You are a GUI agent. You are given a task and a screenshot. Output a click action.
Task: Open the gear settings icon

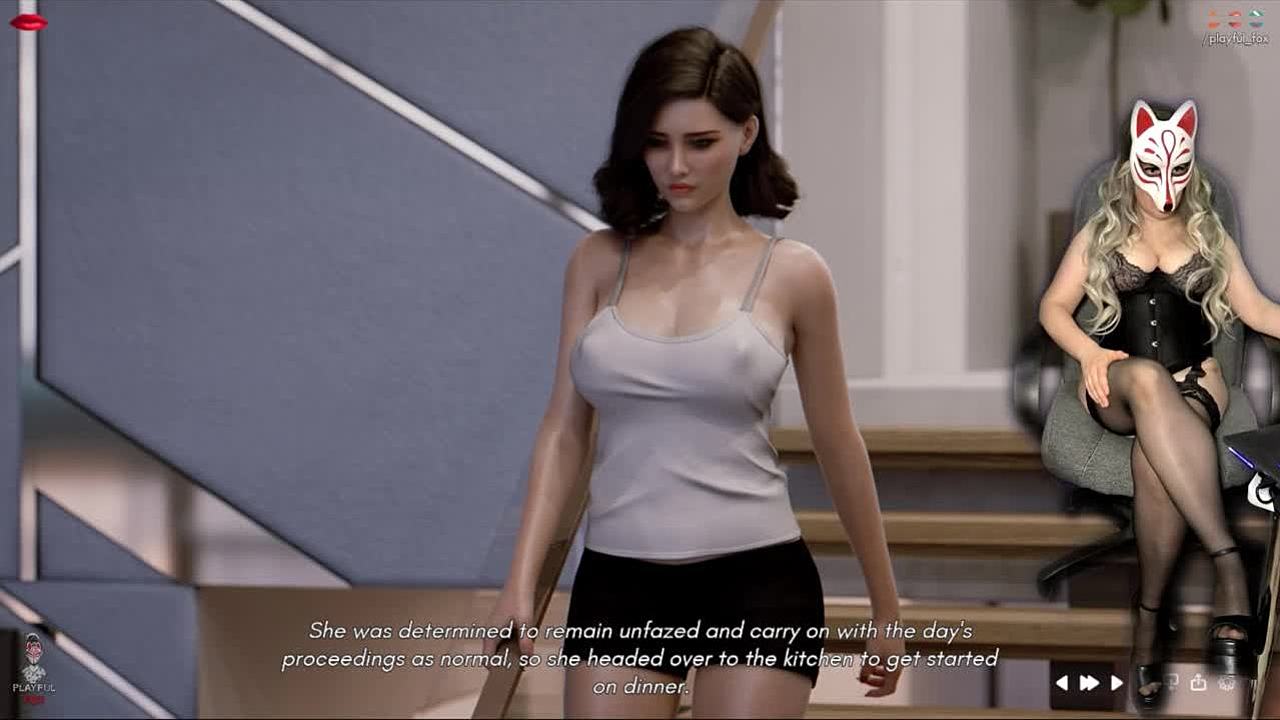[1227, 683]
